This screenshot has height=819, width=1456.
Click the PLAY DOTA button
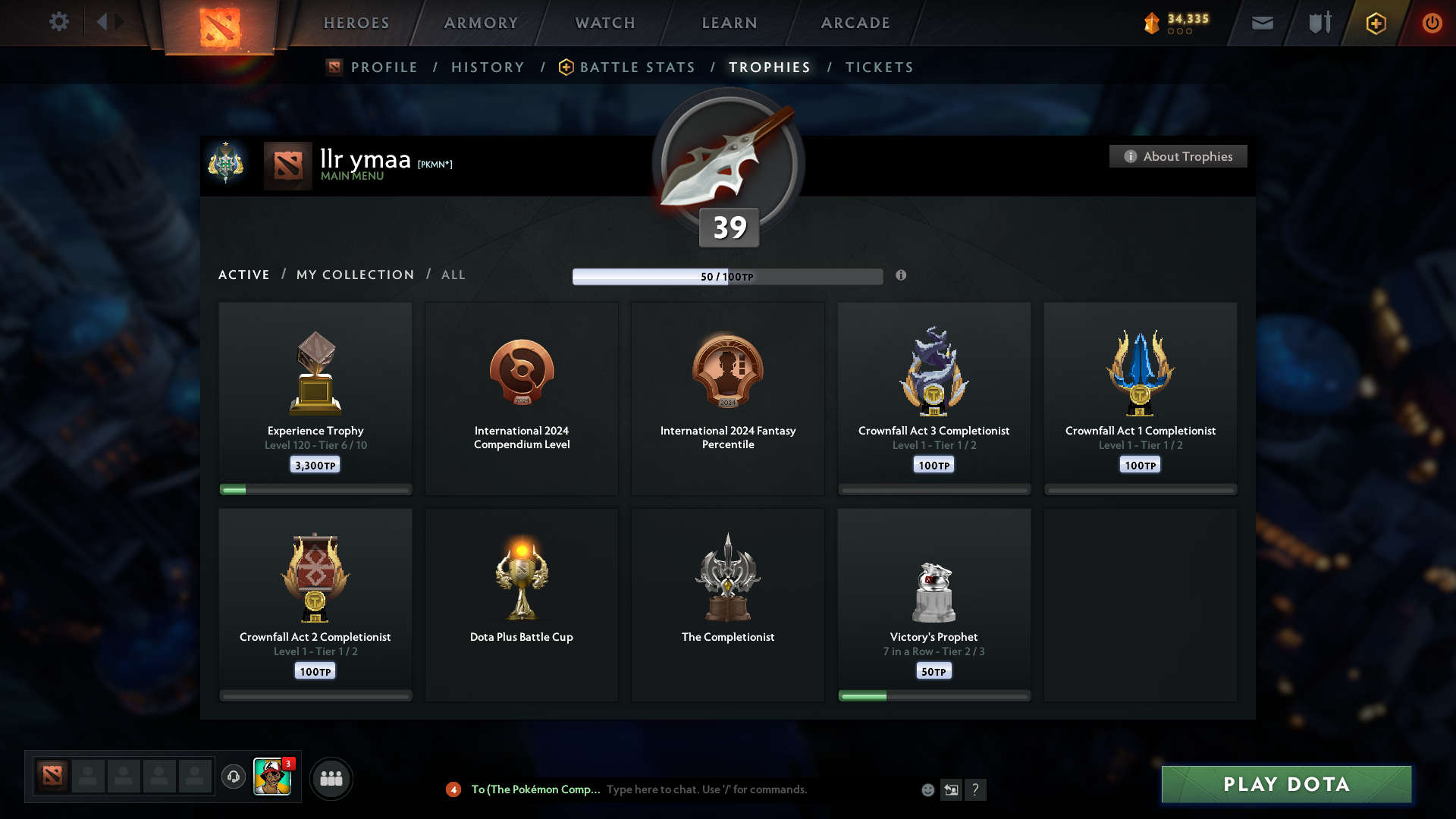[1286, 784]
